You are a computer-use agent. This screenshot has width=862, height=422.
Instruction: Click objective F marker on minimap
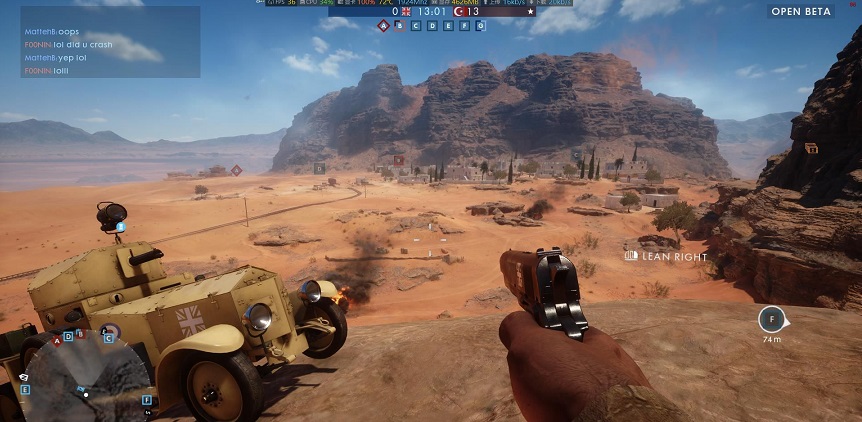[x=147, y=400]
